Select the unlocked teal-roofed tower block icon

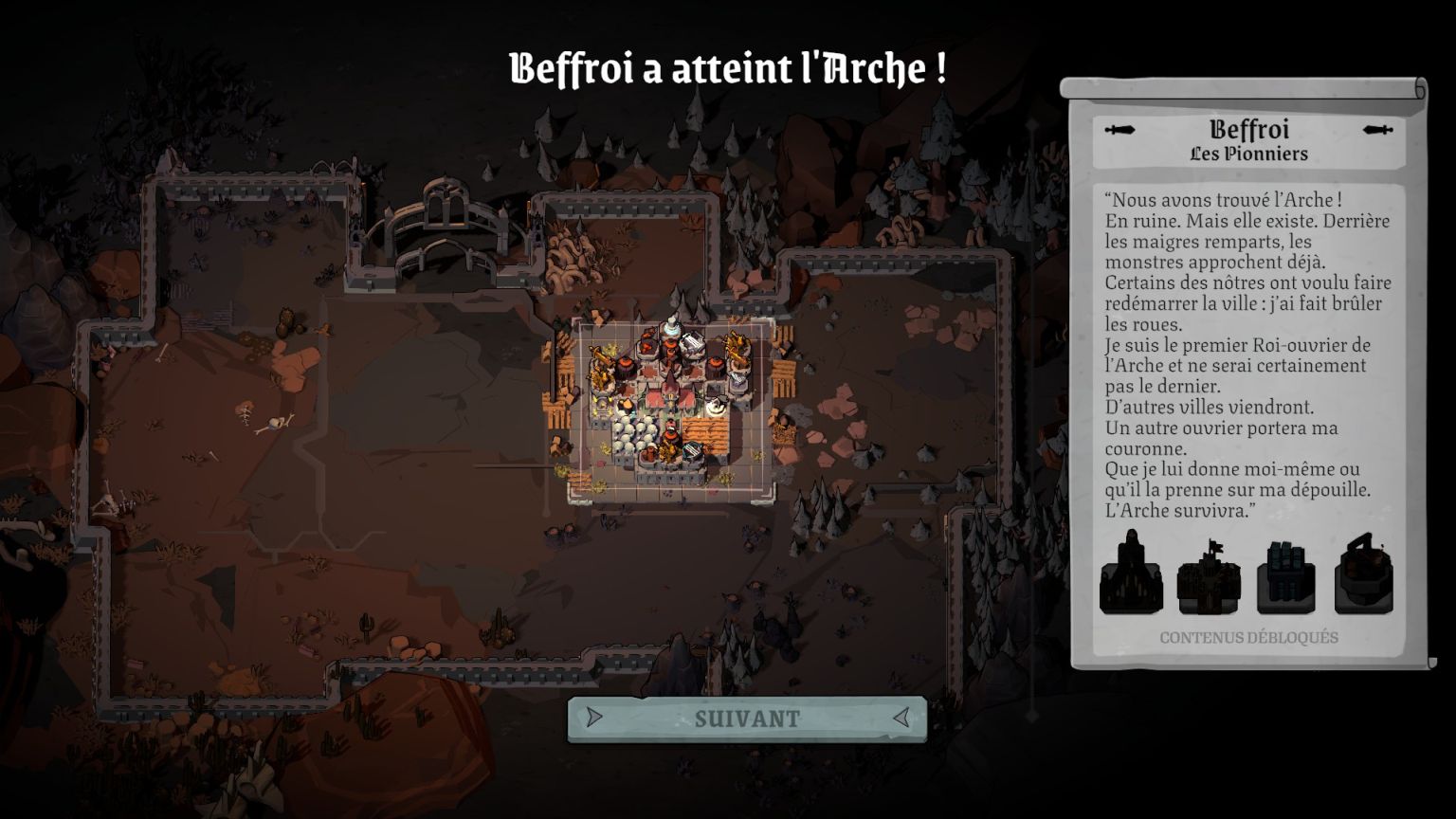pyautogui.click(x=1286, y=577)
